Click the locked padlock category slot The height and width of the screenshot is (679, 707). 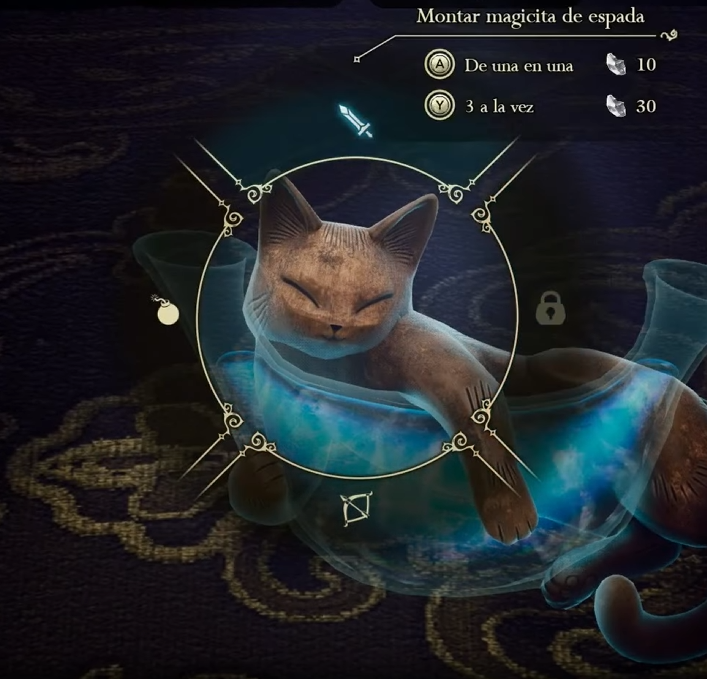tap(550, 309)
